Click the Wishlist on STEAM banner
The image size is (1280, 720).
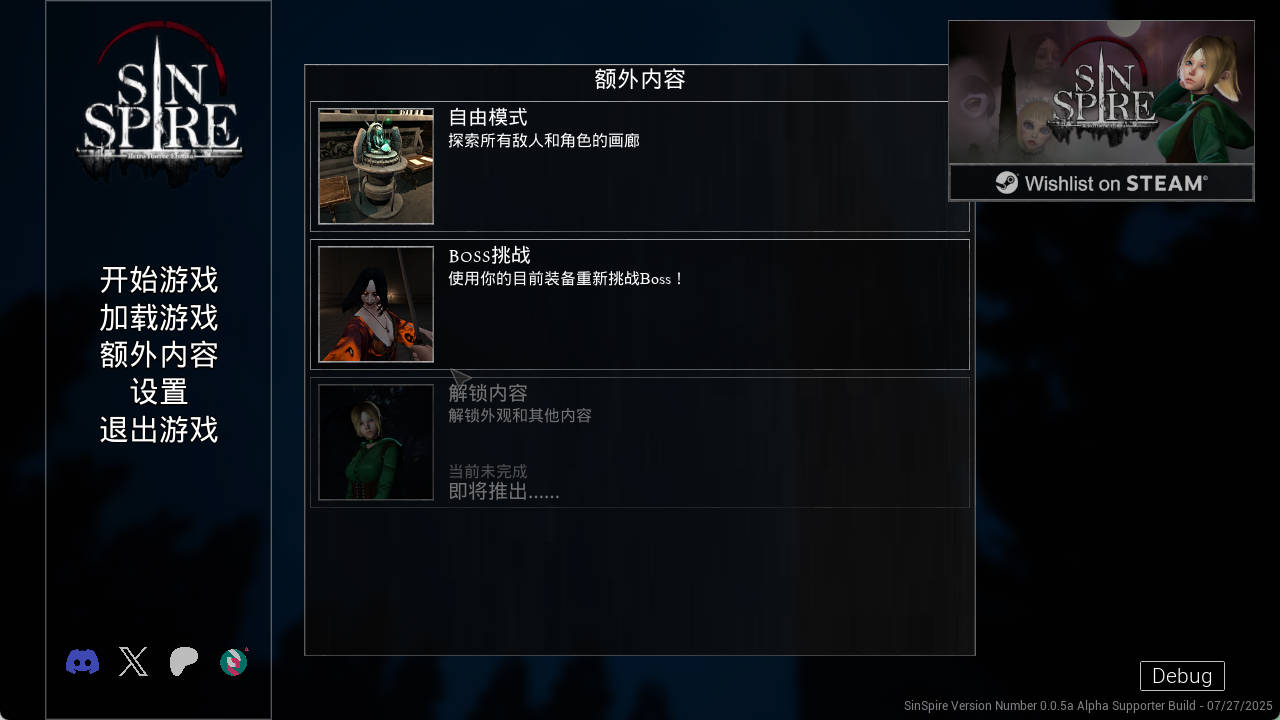pyautogui.click(x=1100, y=183)
